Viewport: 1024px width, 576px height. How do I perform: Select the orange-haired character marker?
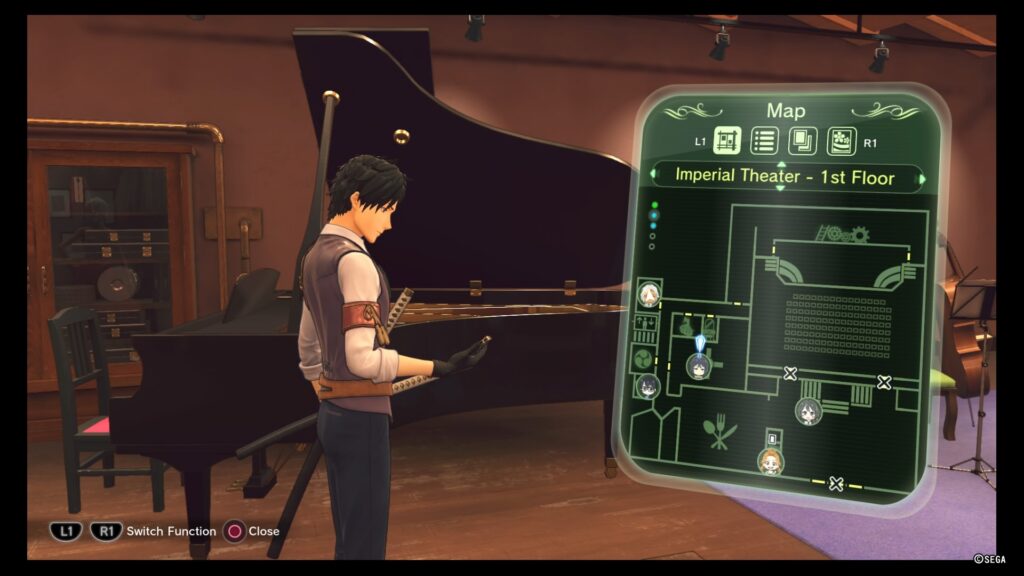770,461
